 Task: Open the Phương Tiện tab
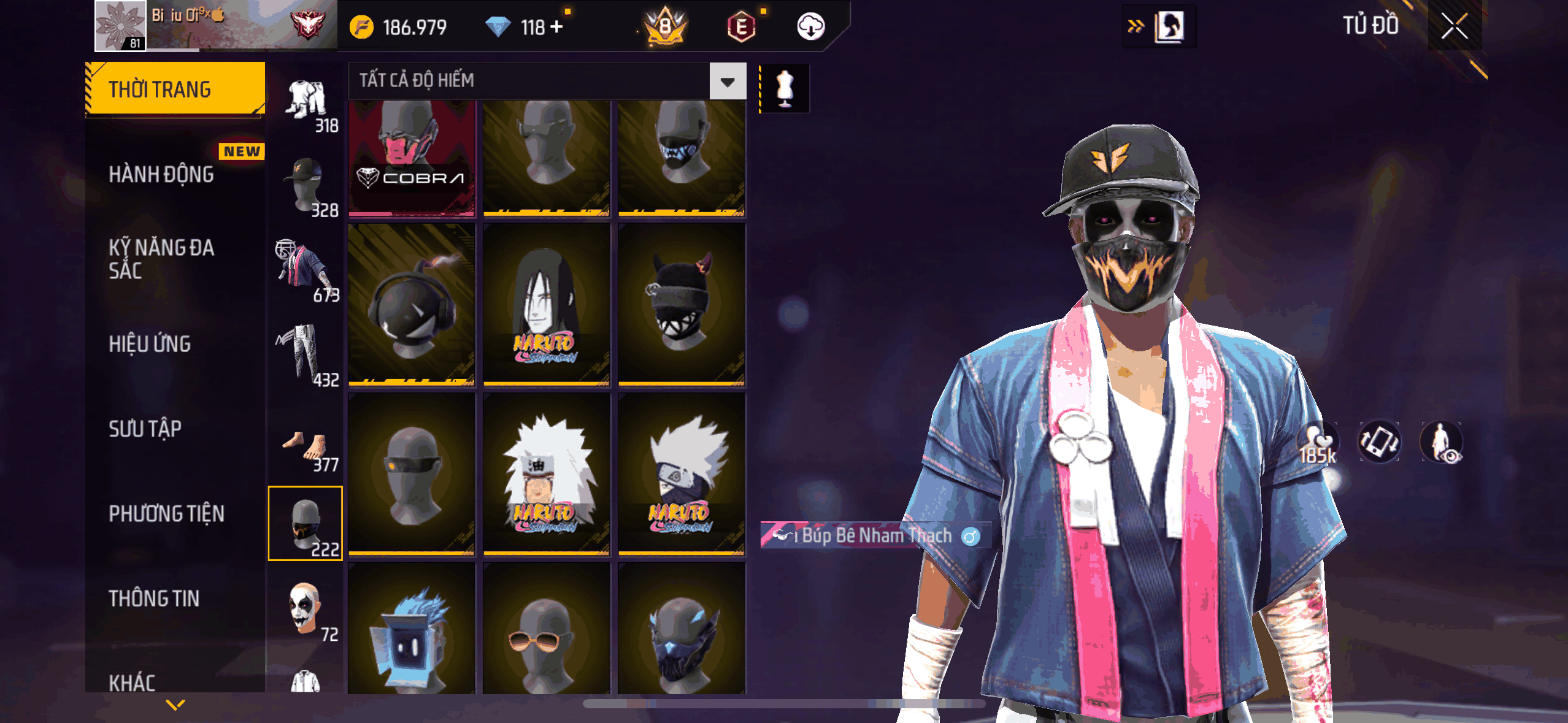pyautogui.click(x=166, y=513)
